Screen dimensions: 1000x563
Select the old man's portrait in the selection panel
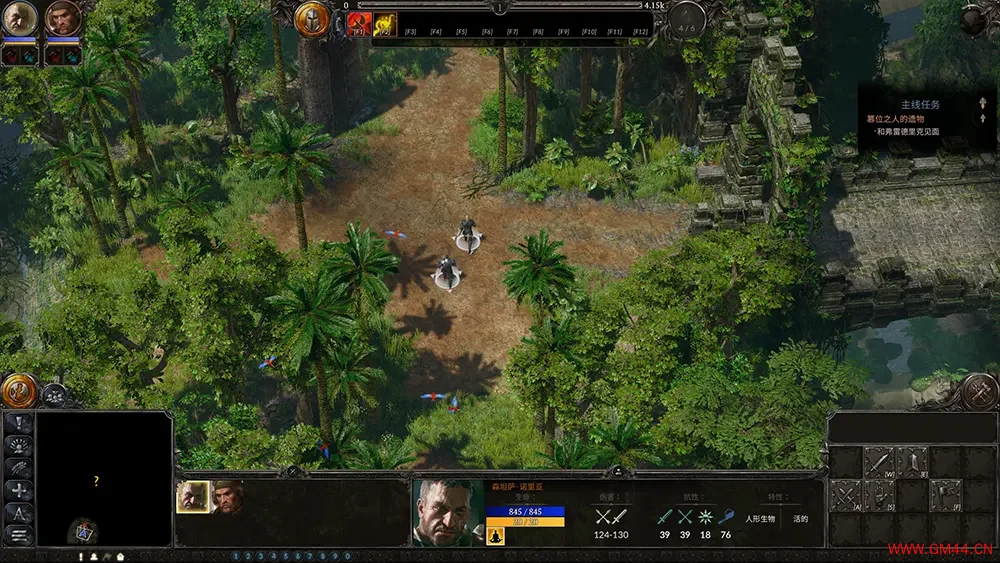[x=192, y=497]
